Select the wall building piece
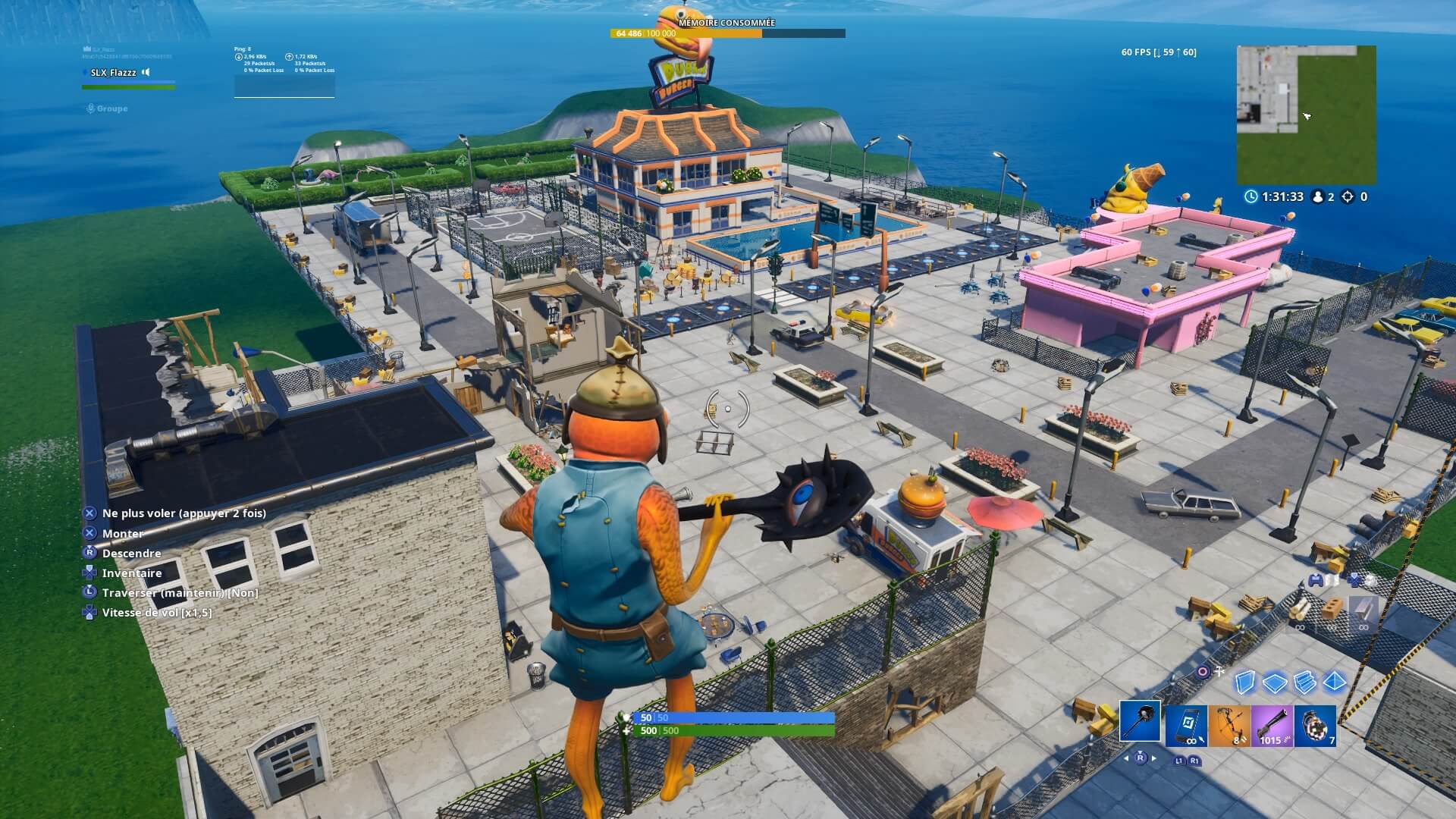The width and height of the screenshot is (1456, 819). coord(1245,682)
